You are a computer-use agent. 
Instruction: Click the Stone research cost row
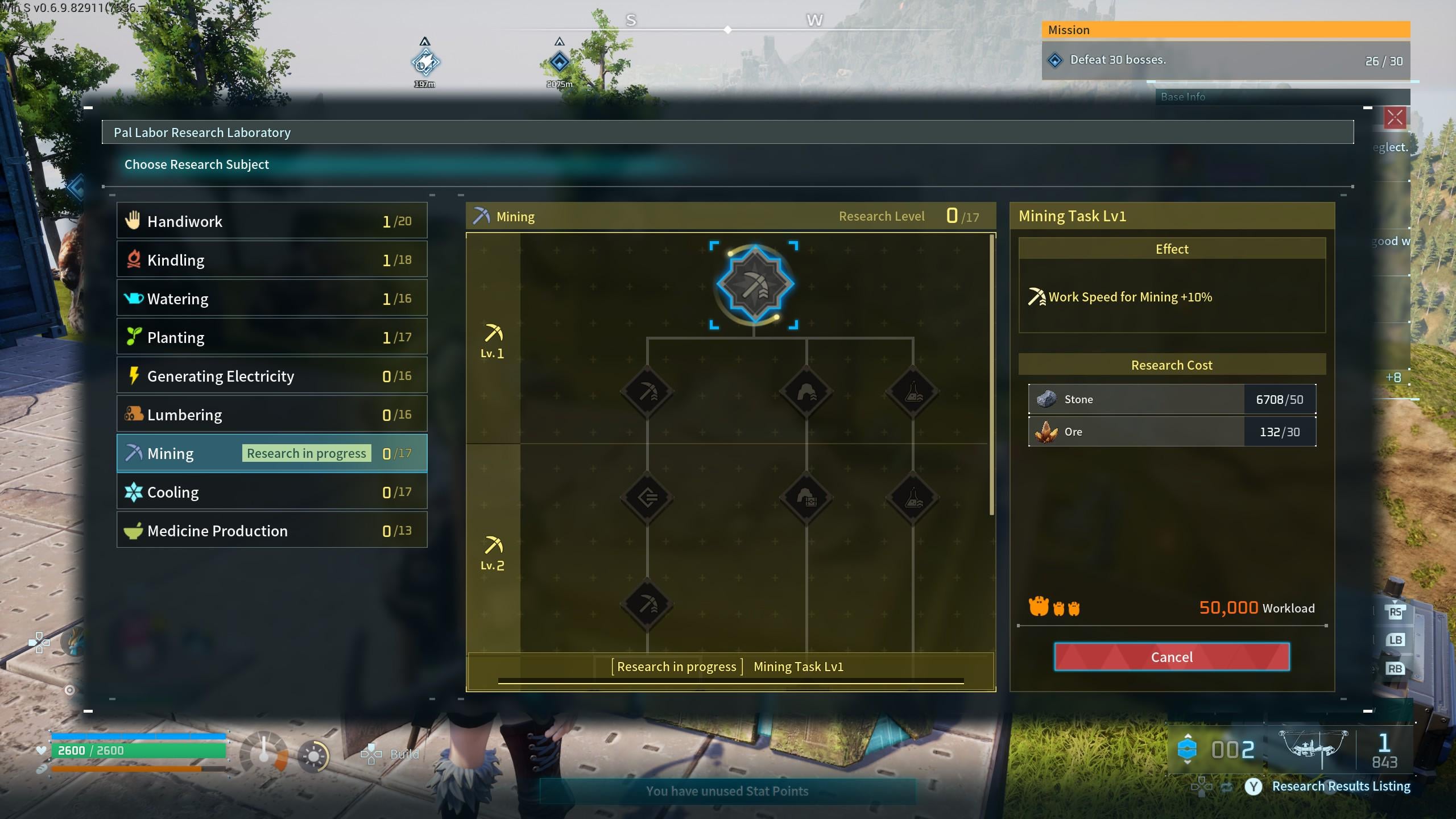tap(1172, 399)
